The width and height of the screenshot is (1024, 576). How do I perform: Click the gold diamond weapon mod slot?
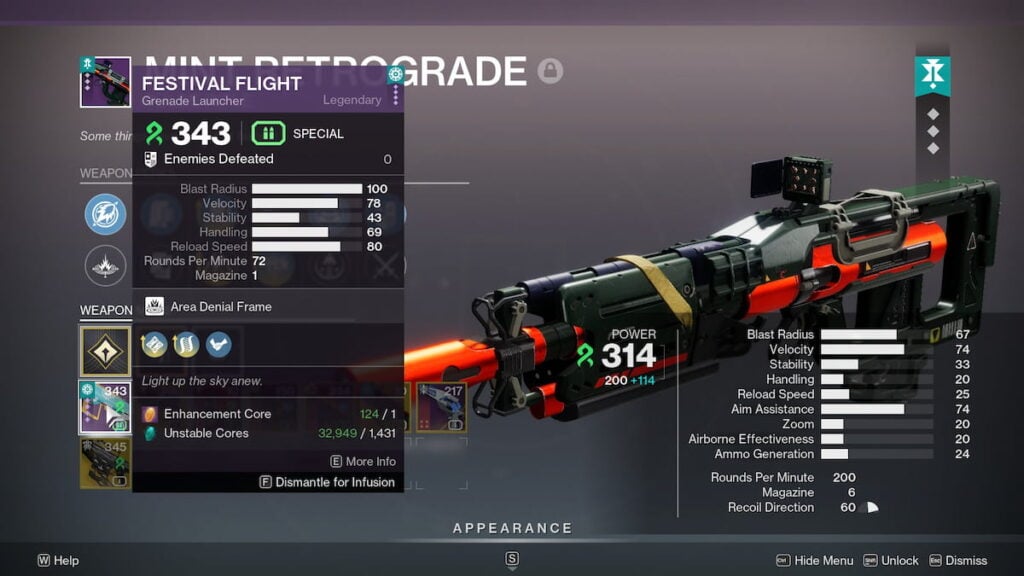105,352
